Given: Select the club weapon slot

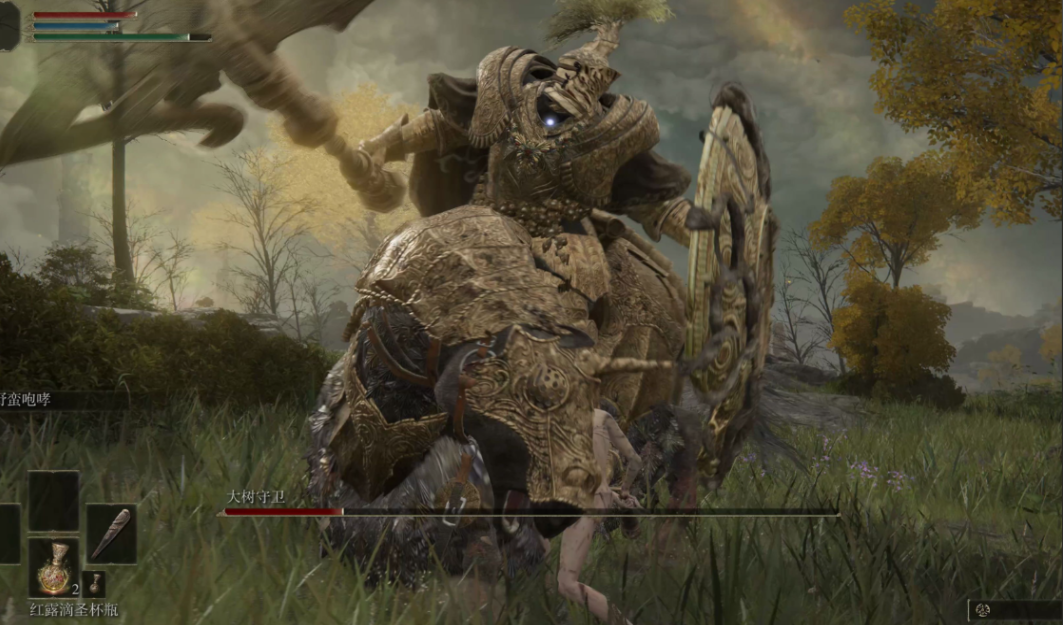Looking at the screenshot, I should (x=110, y=534).
